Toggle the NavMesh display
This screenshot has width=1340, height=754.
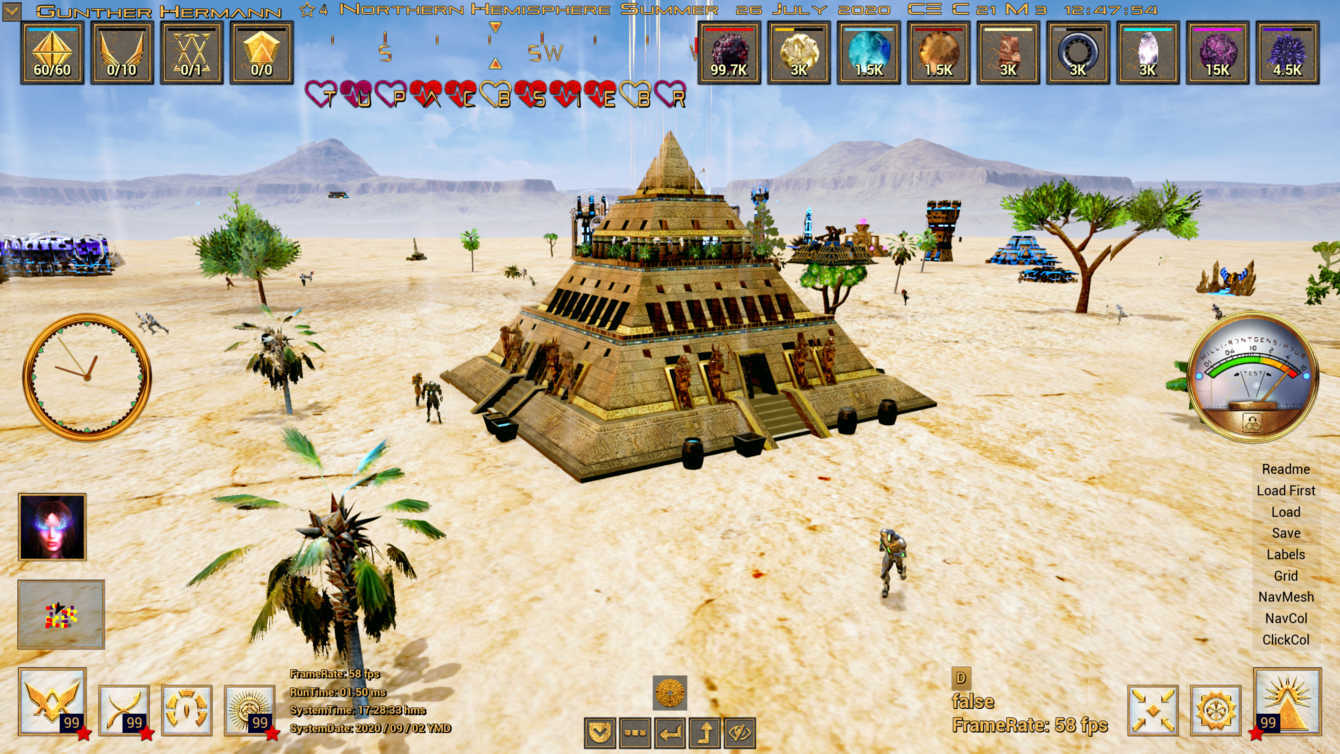click(x=1285, y=597)
